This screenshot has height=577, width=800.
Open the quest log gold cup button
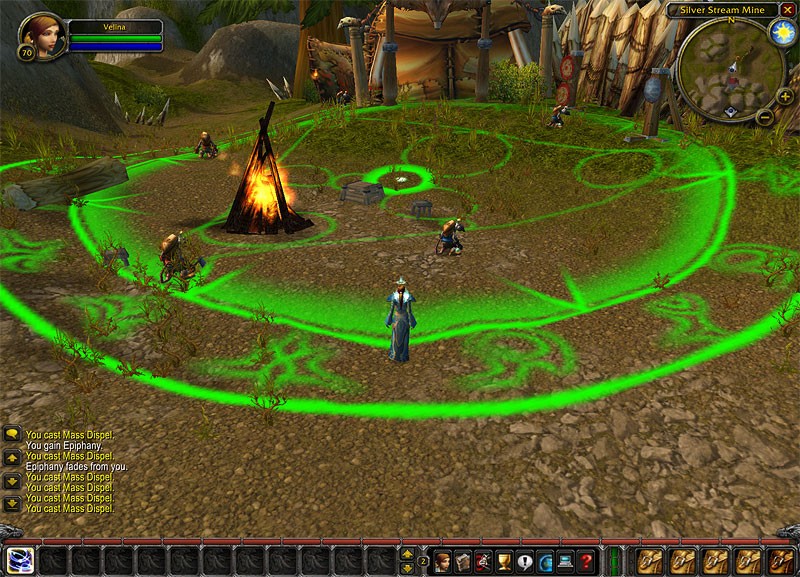pos(504,561)
